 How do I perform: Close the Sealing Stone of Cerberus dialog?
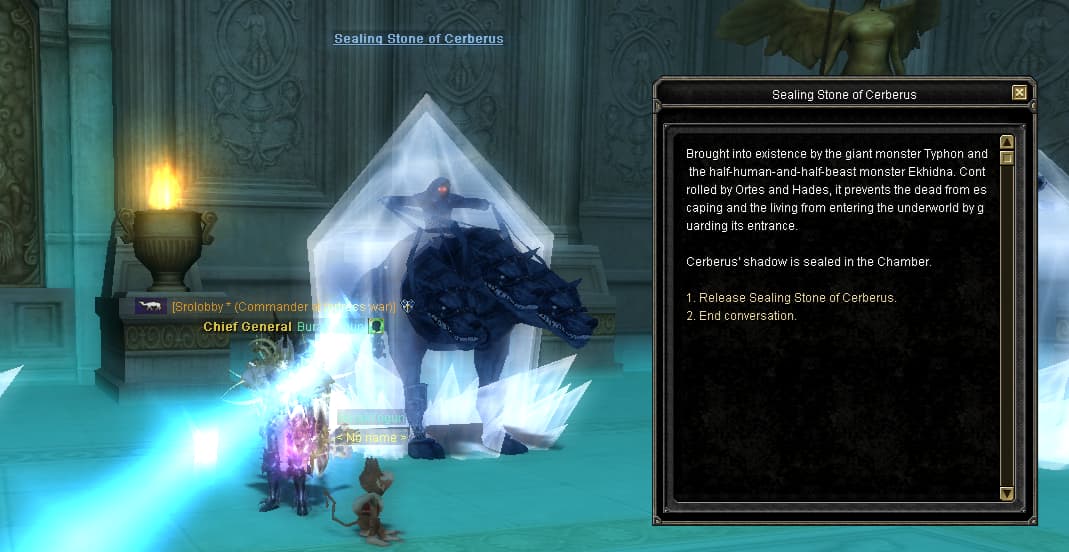coord(1019,93)
